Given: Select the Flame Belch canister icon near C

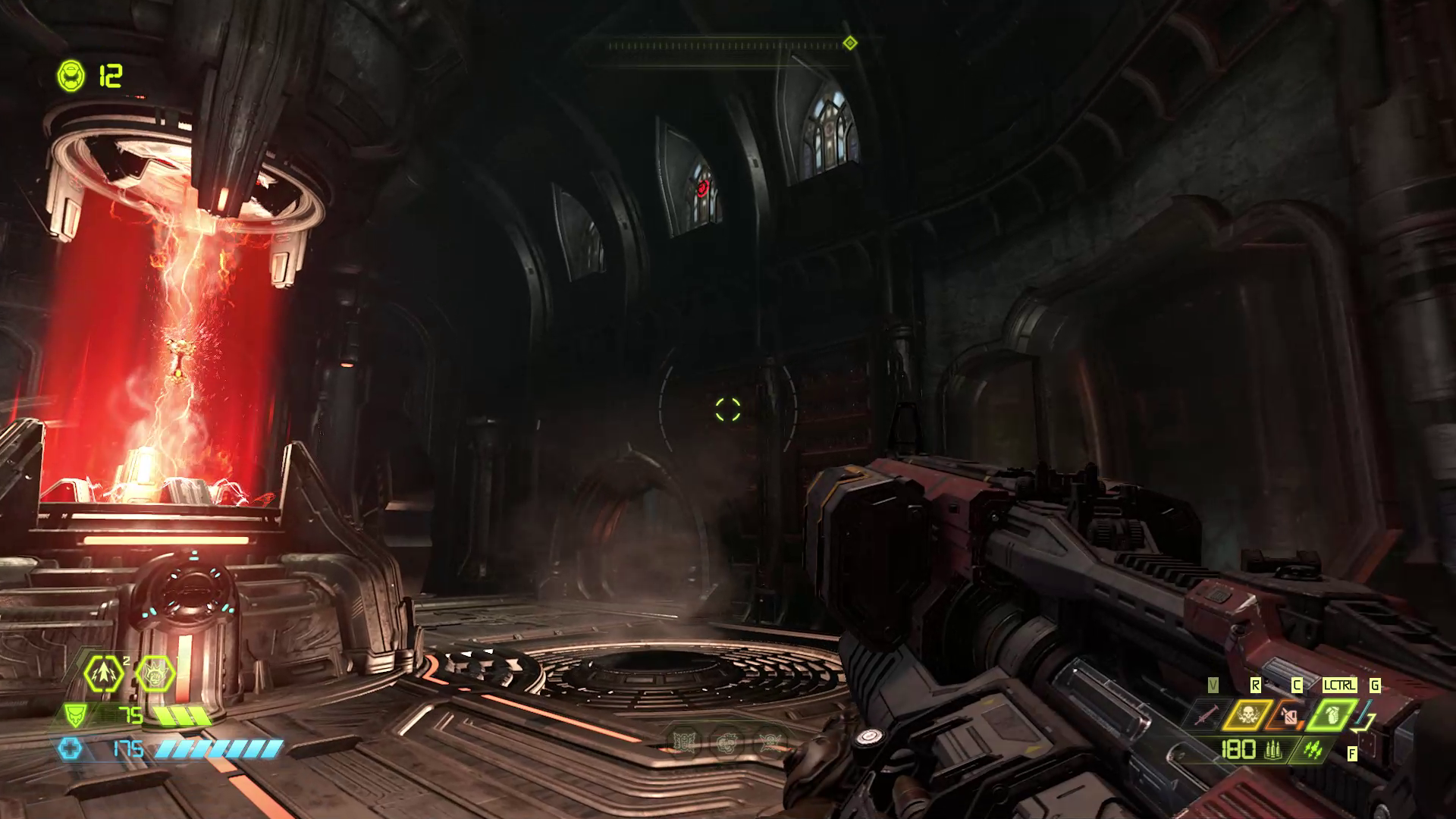Looking at the screenshot, I should tap(1290, 717).
